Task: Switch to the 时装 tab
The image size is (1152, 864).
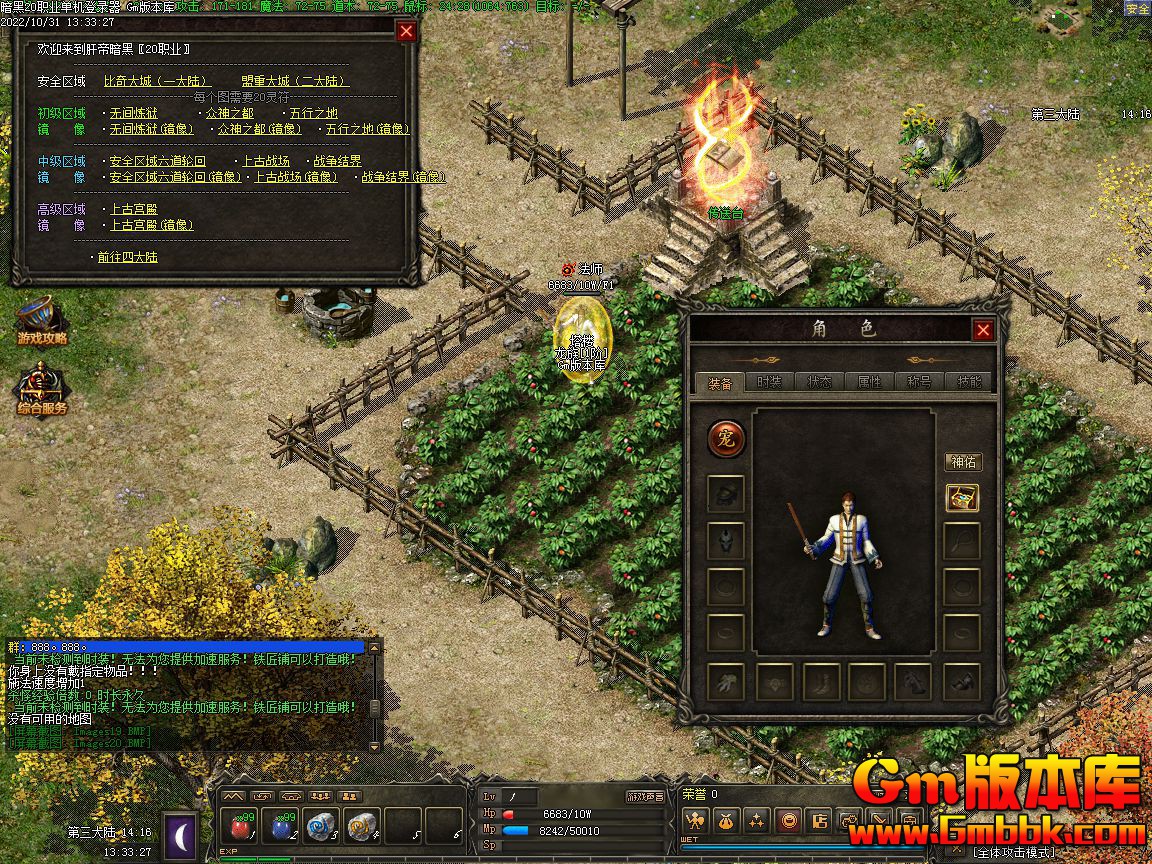Action: [x=769, y=381]
